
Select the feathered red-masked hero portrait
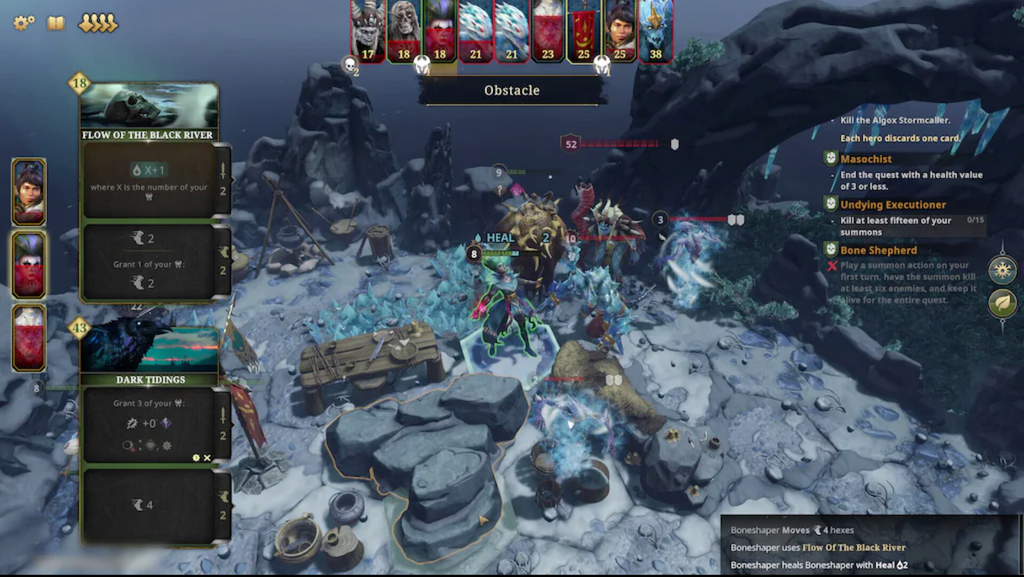tap(28, 265)
